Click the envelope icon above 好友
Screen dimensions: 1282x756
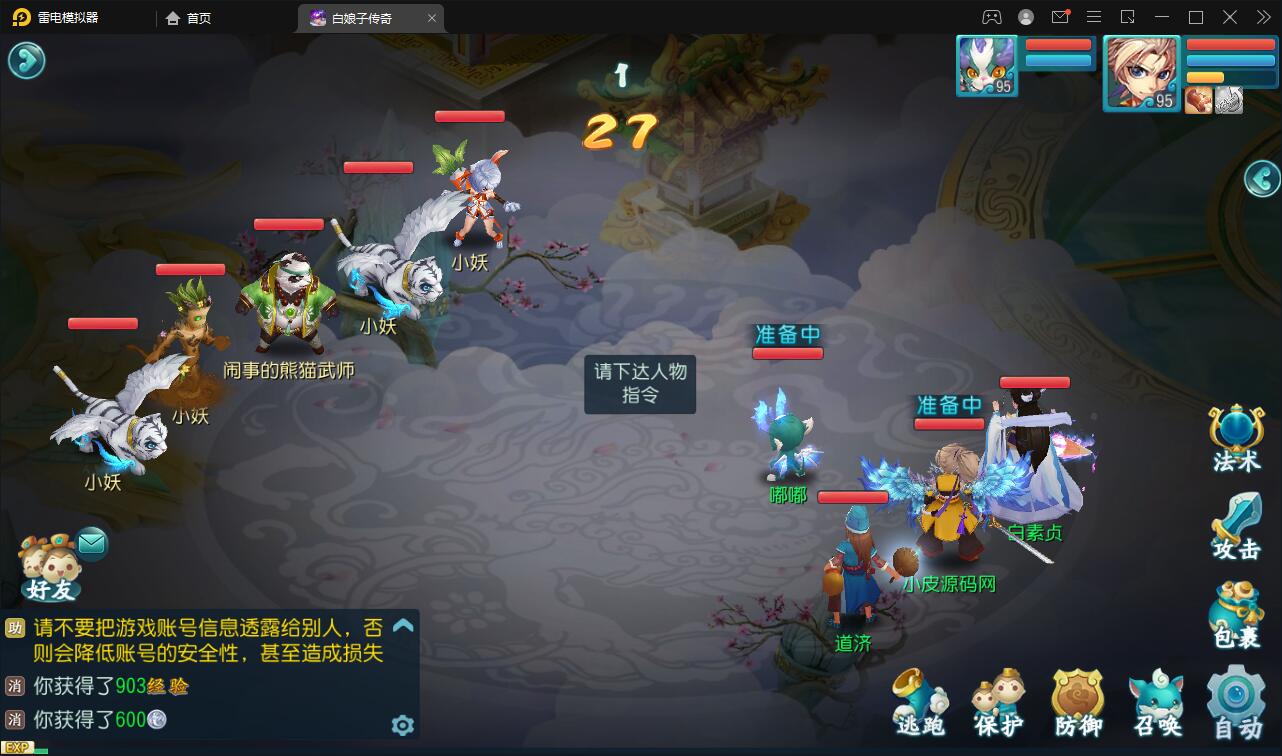pyautogui.click(x=93, y=543)
